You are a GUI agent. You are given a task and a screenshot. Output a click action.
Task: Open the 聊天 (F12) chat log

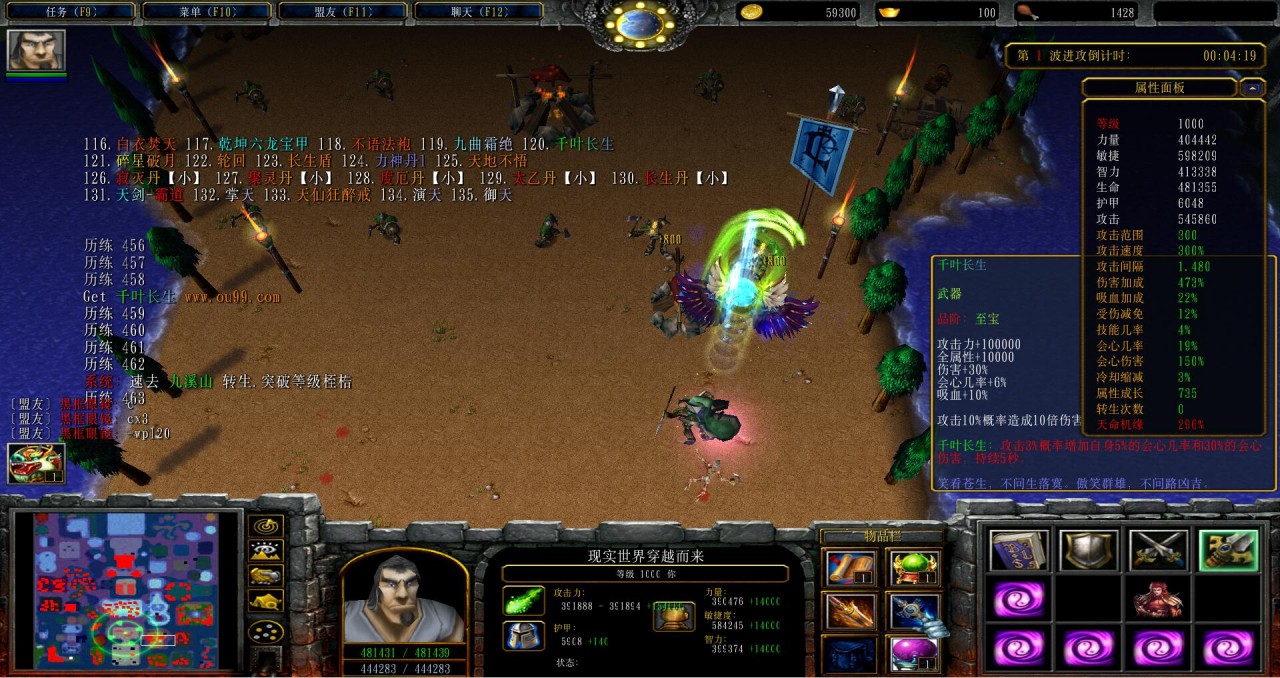[x=478, y=12]
